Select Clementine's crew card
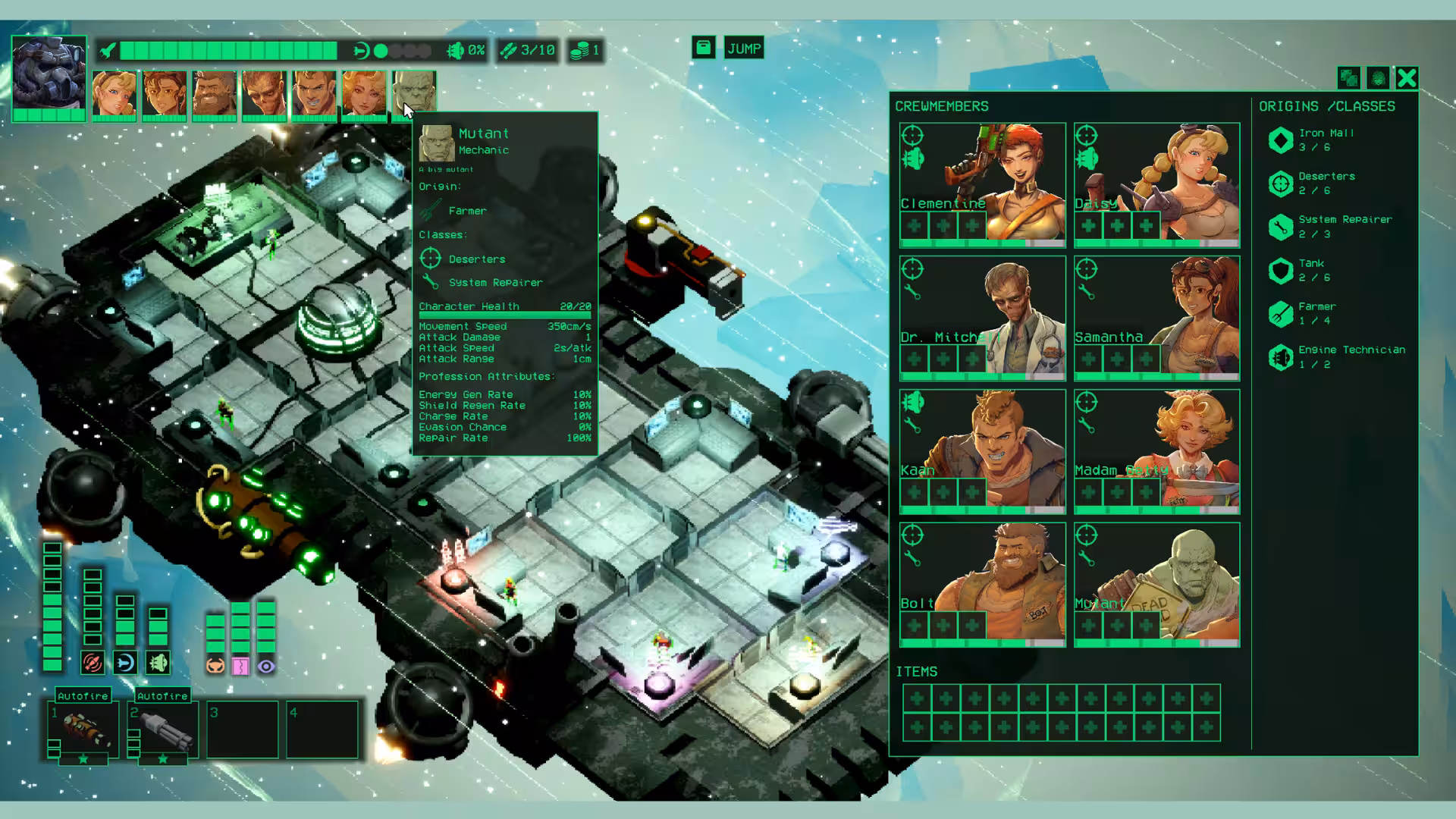The image size is (1456, 819). [982, 184]
